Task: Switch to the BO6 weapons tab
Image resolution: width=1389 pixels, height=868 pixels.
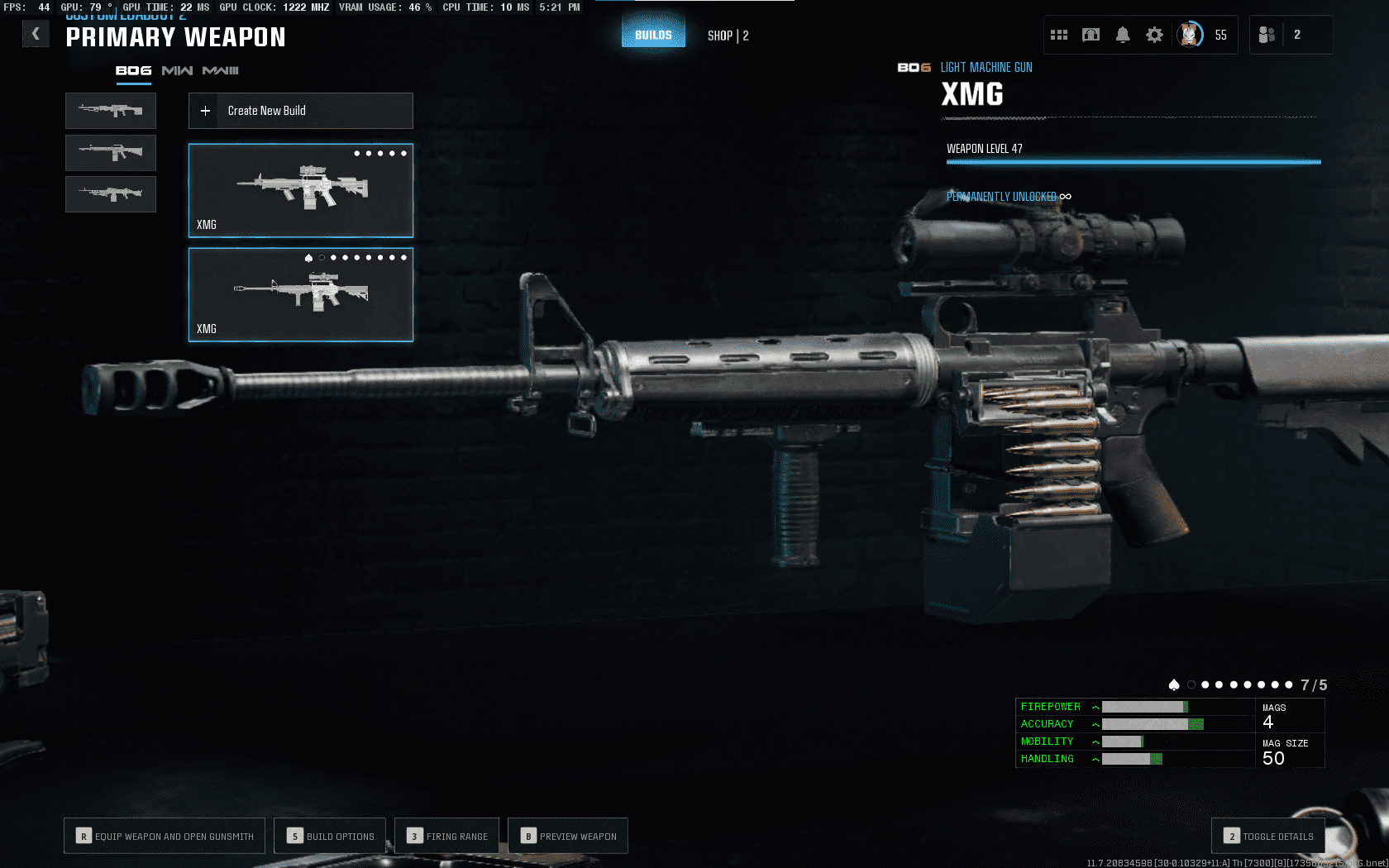Action: pos(133,71)
